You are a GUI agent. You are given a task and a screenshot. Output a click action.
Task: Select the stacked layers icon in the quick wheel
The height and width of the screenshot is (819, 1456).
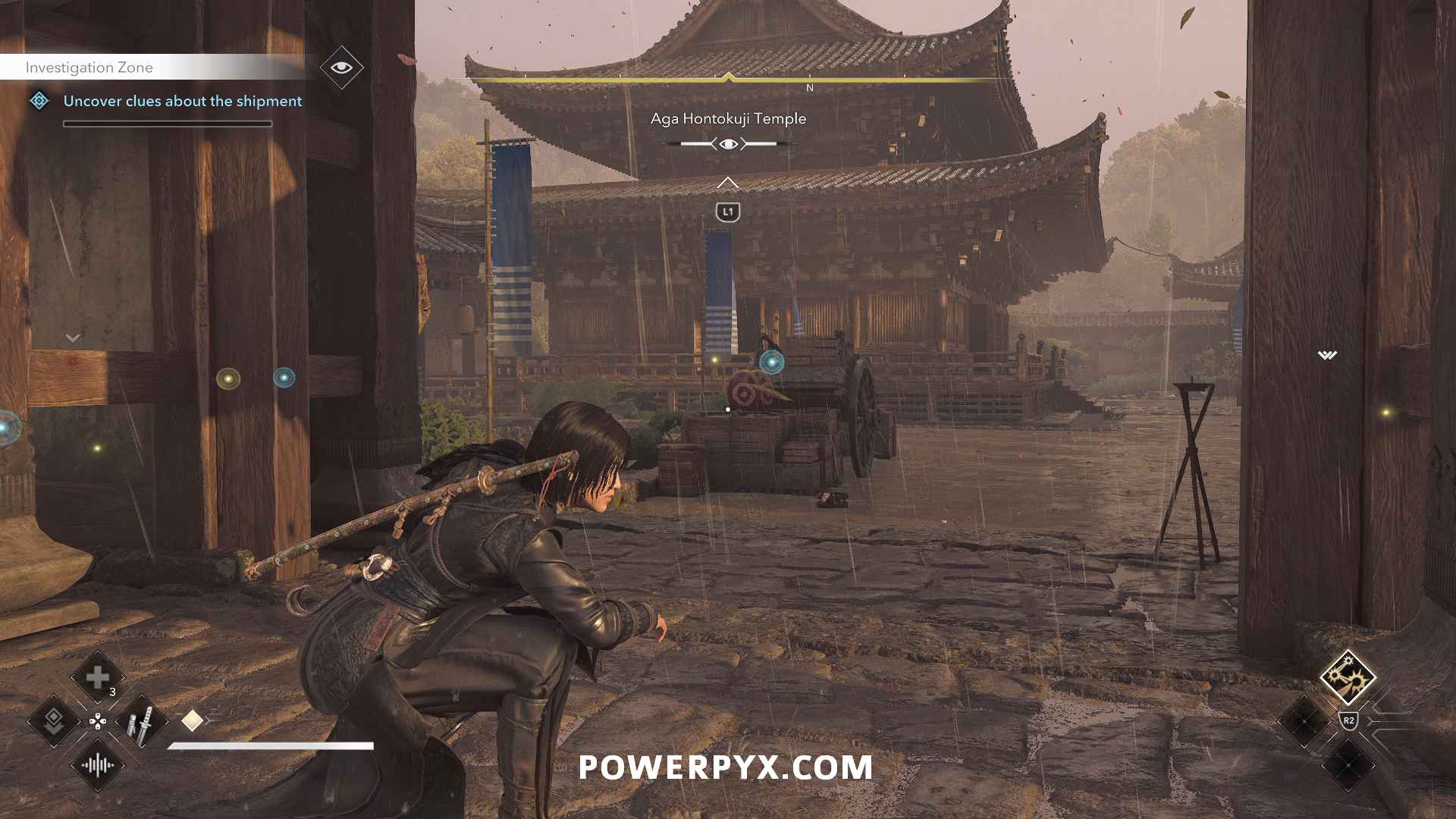54,721
